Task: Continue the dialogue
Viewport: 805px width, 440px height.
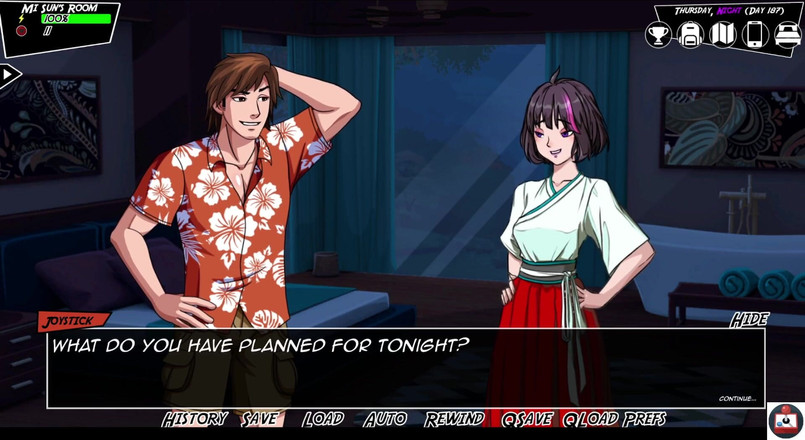Action: click(x=737, y=399)
